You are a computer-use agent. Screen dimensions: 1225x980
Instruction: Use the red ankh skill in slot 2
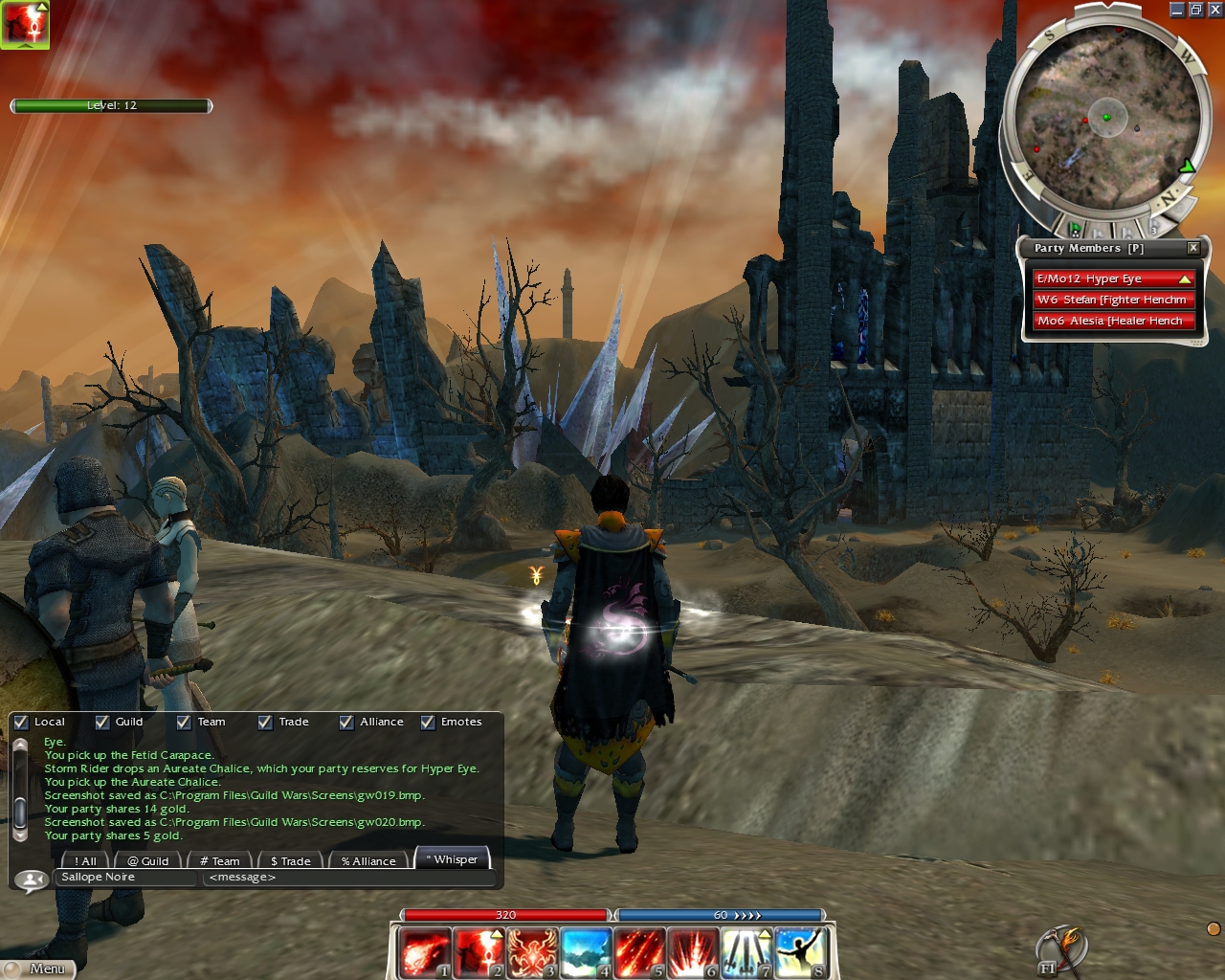point(478,953)
